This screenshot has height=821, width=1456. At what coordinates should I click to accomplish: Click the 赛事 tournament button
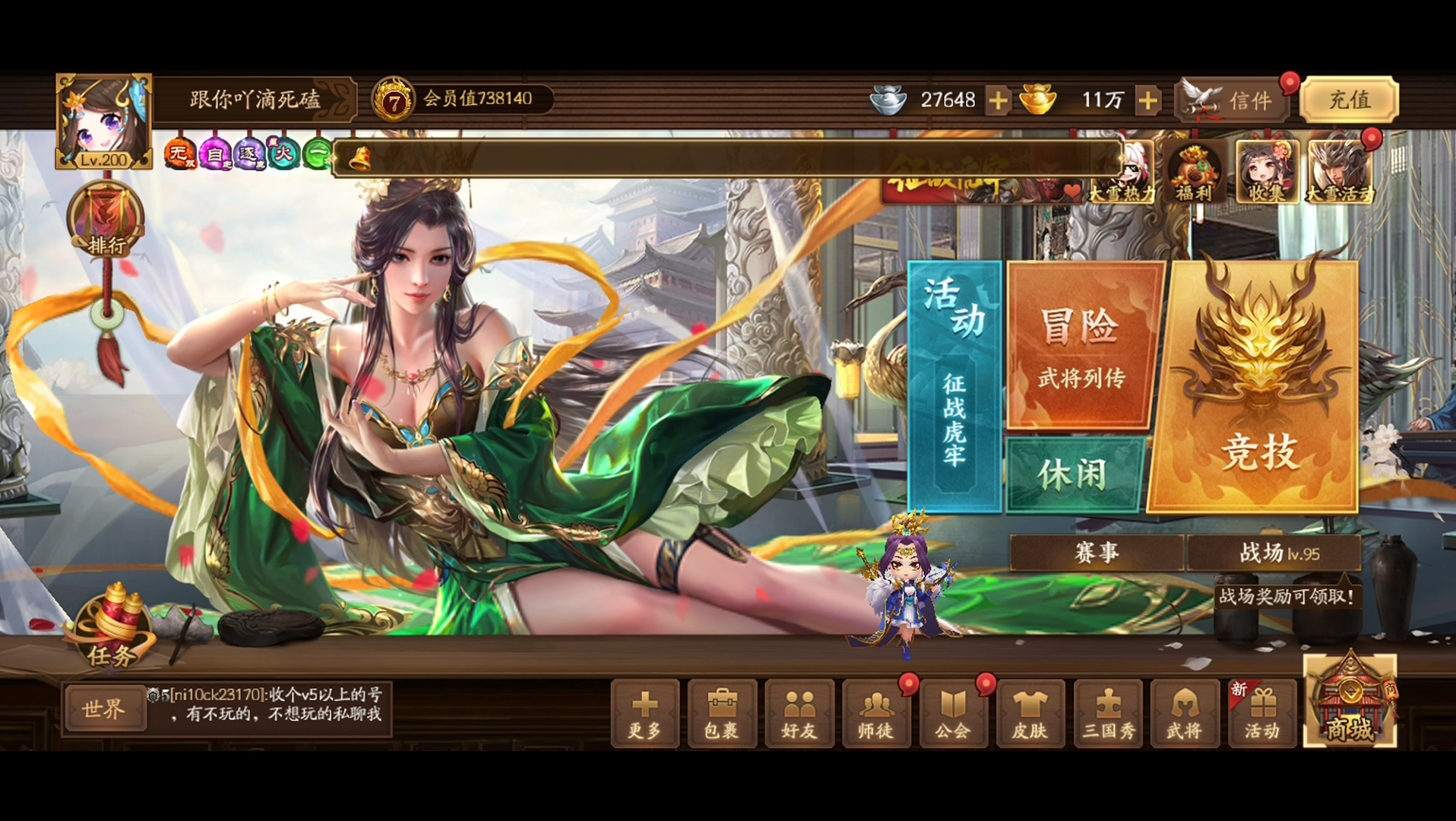coord(1095,553)
